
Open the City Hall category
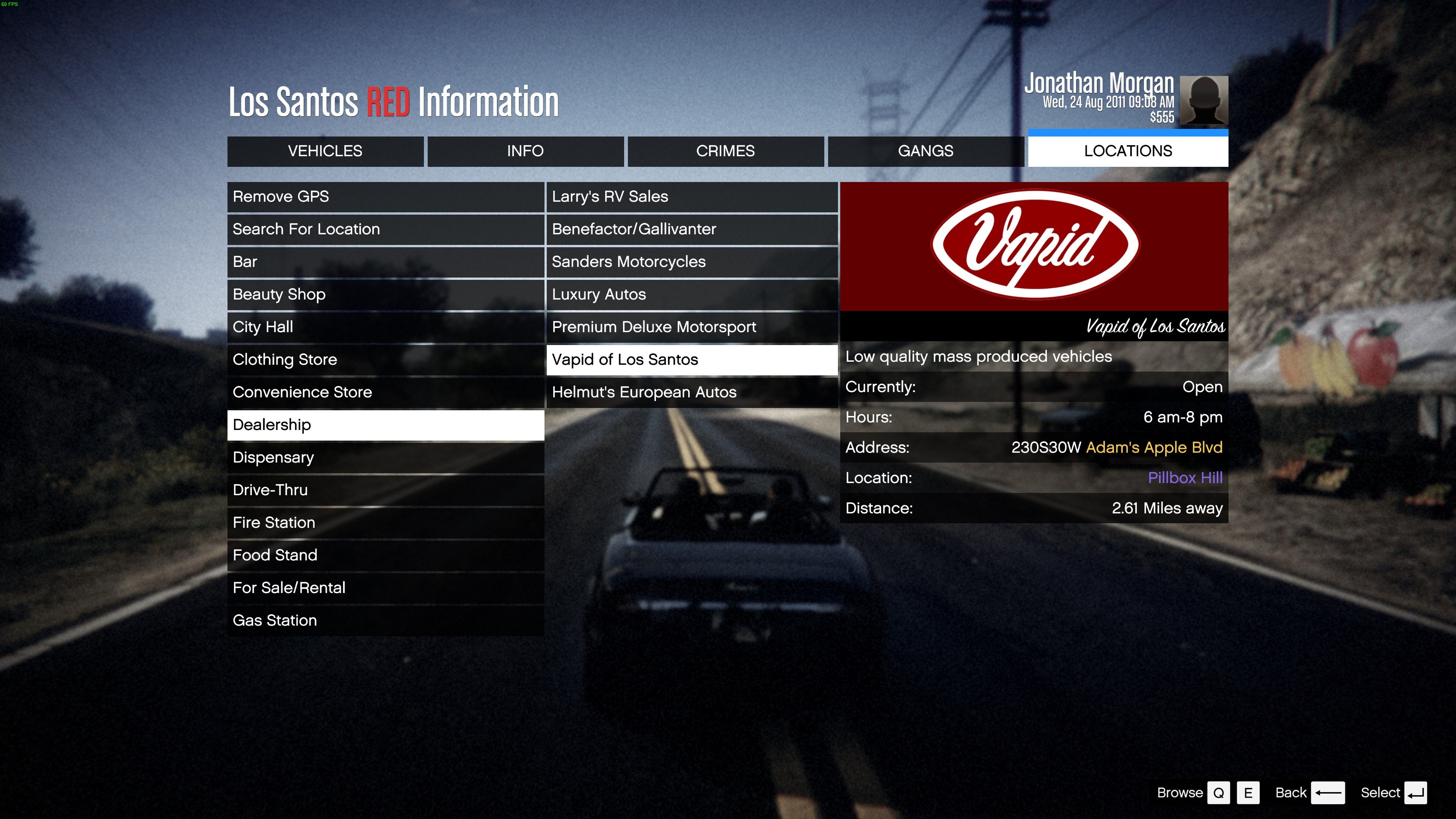pos(386,327)
